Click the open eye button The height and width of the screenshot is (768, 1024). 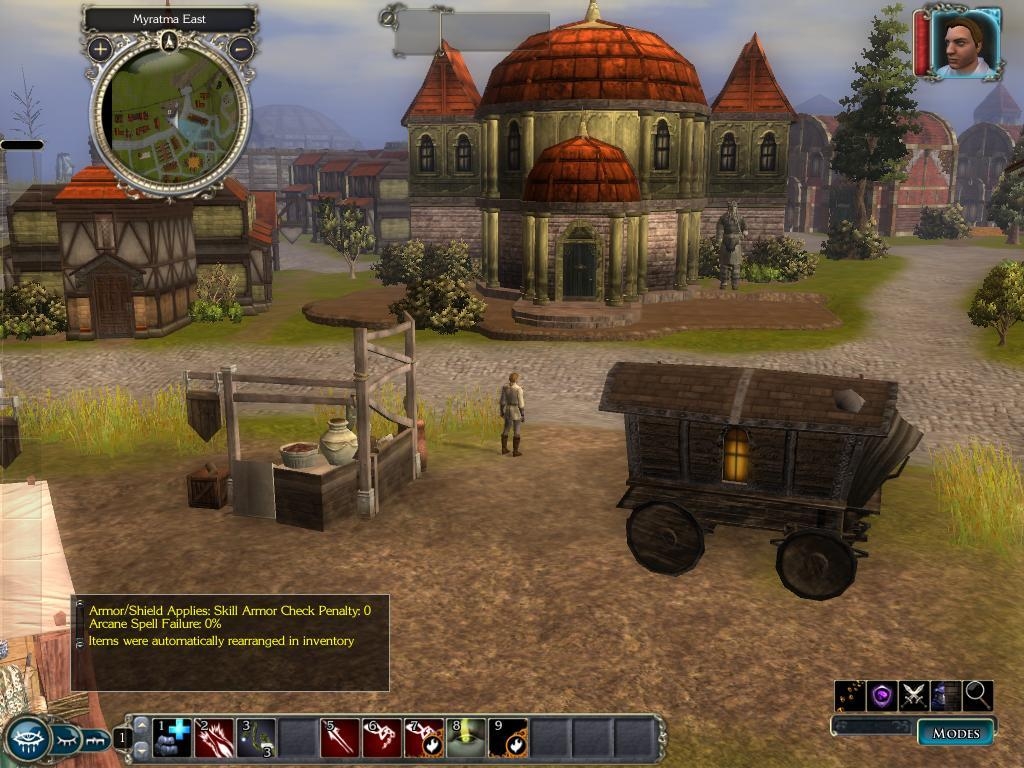coord(26,740)
